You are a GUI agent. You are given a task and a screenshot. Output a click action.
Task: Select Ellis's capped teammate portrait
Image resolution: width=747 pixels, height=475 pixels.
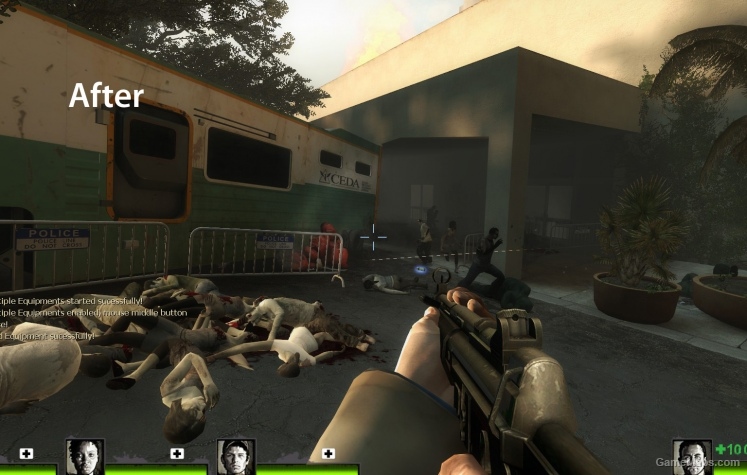pyautogui.click(x=236, y=456)
